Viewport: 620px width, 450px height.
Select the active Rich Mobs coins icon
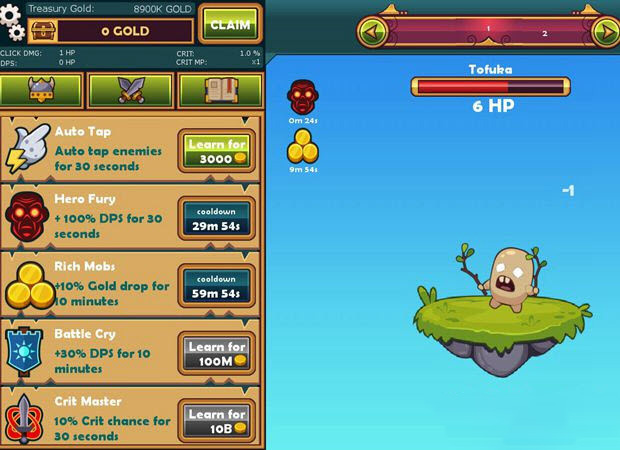pyautogui.click(x=303, y=148)
